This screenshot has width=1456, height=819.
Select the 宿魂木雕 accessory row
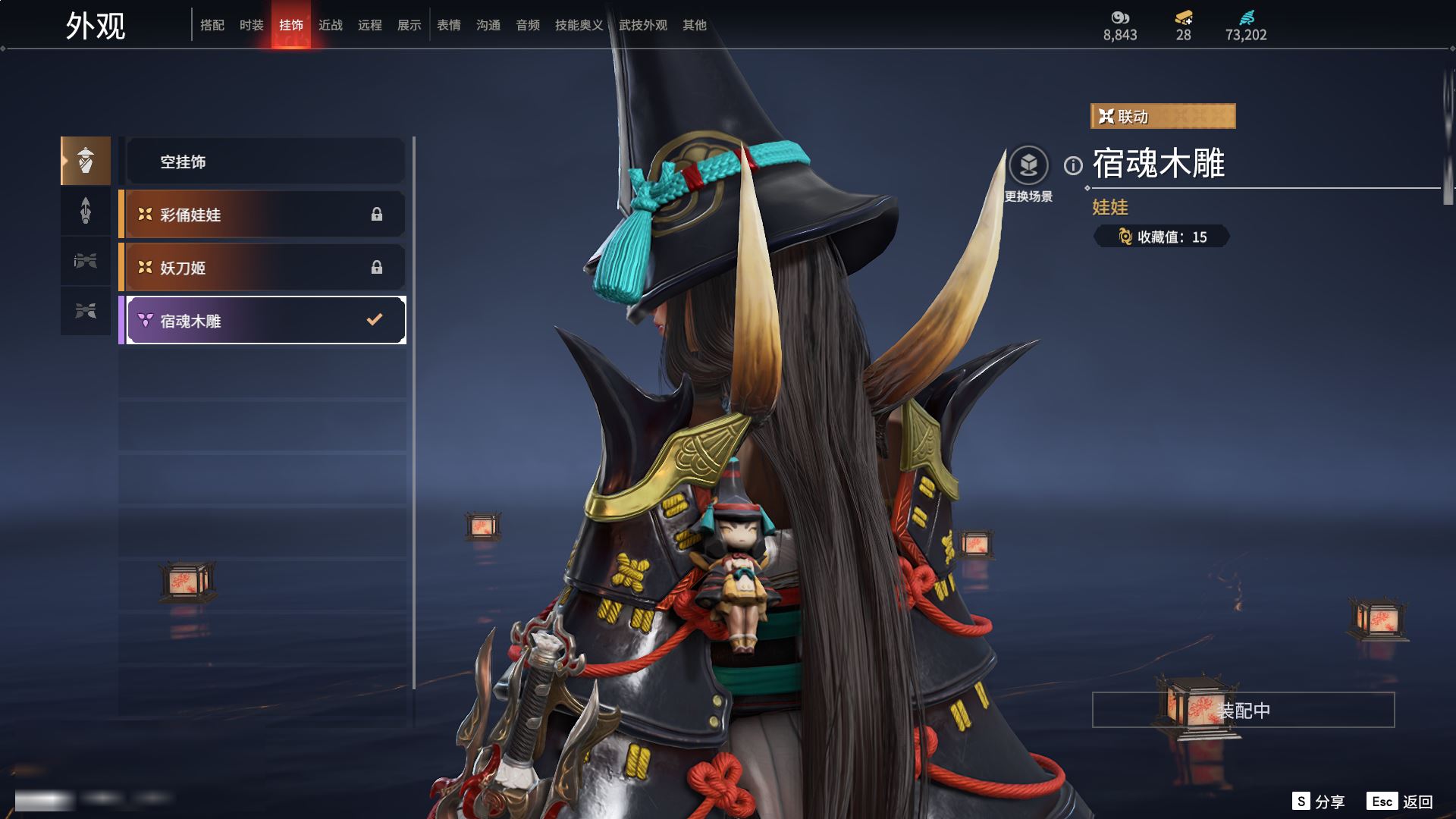(x=265, y=321)
